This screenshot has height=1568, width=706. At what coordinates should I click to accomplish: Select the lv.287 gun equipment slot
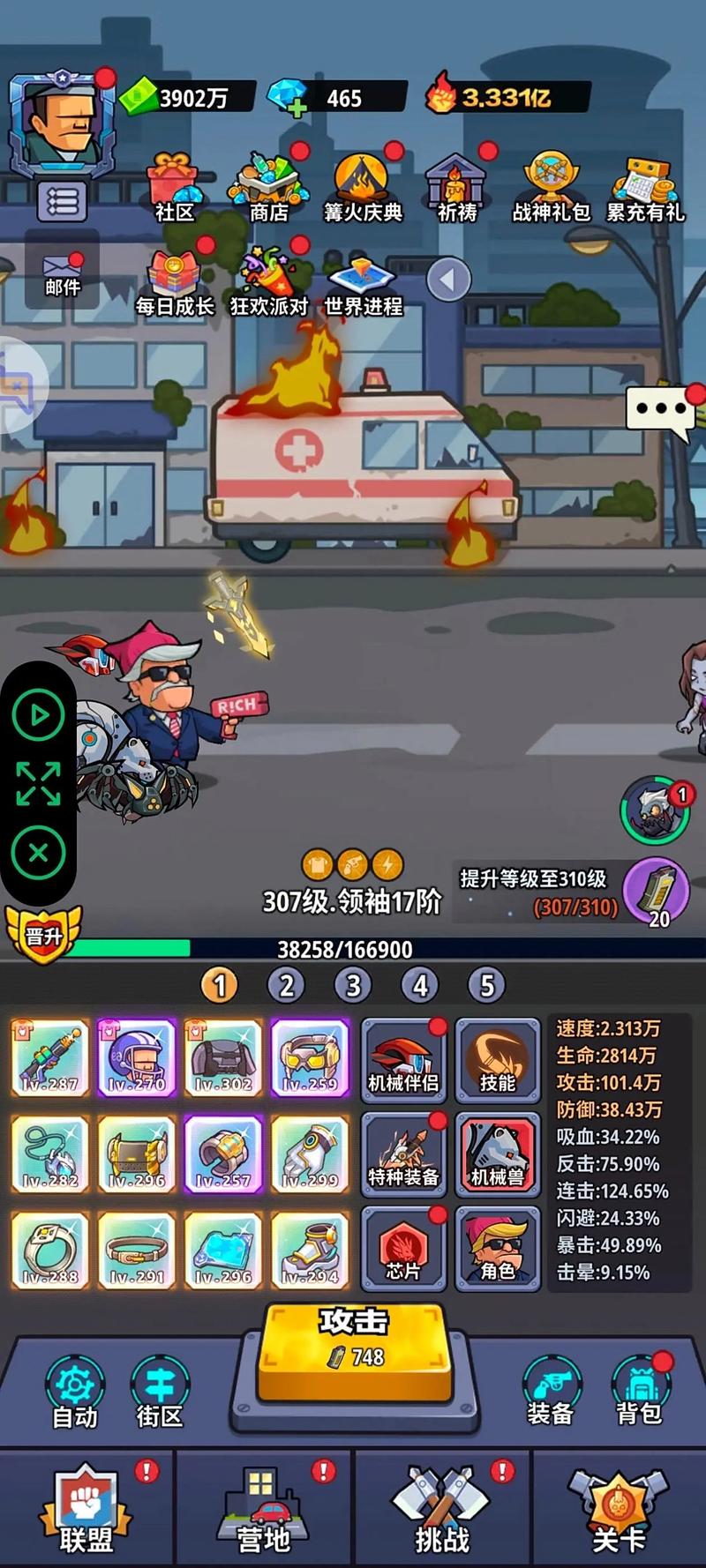50,1058
